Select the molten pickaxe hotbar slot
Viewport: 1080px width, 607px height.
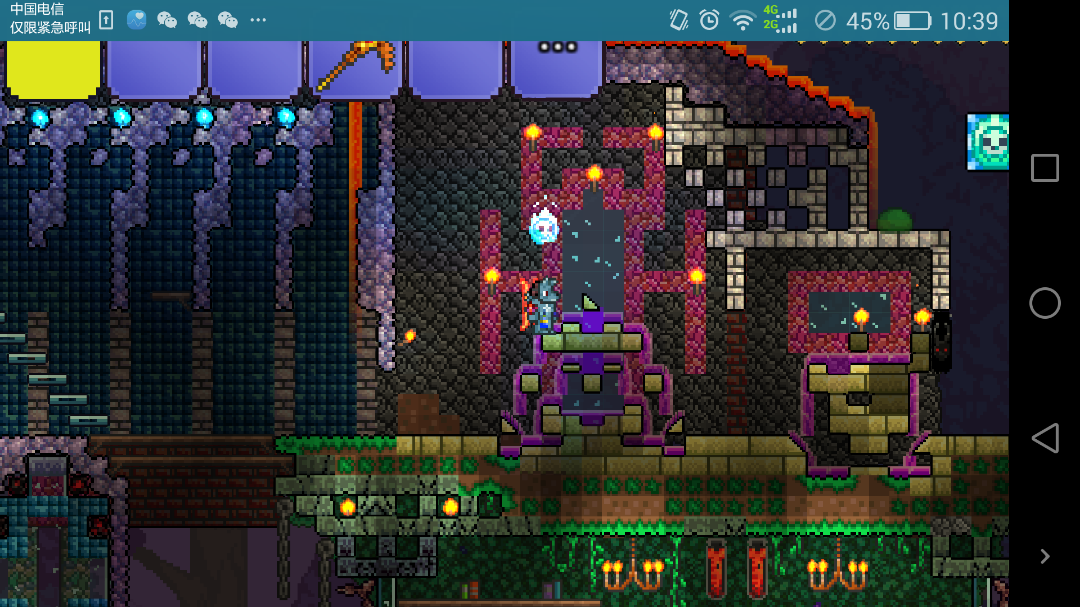[355, 68]
